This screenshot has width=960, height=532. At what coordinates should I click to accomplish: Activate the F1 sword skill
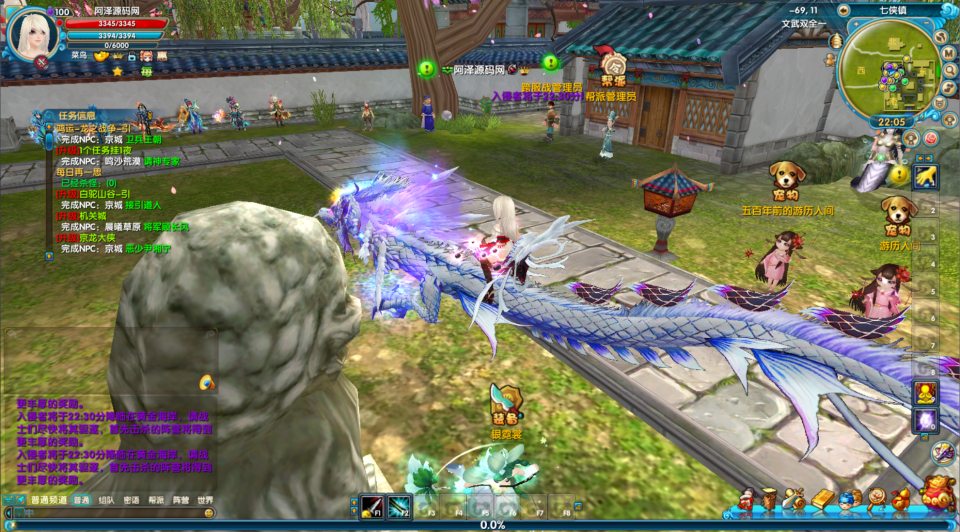pyautogui.click(x=373, y=506)
